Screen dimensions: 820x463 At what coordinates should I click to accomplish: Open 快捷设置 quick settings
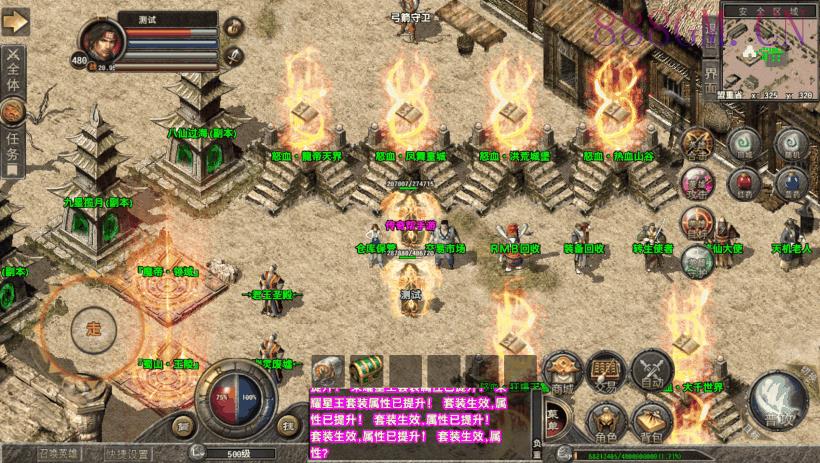[x=126, y=452]
